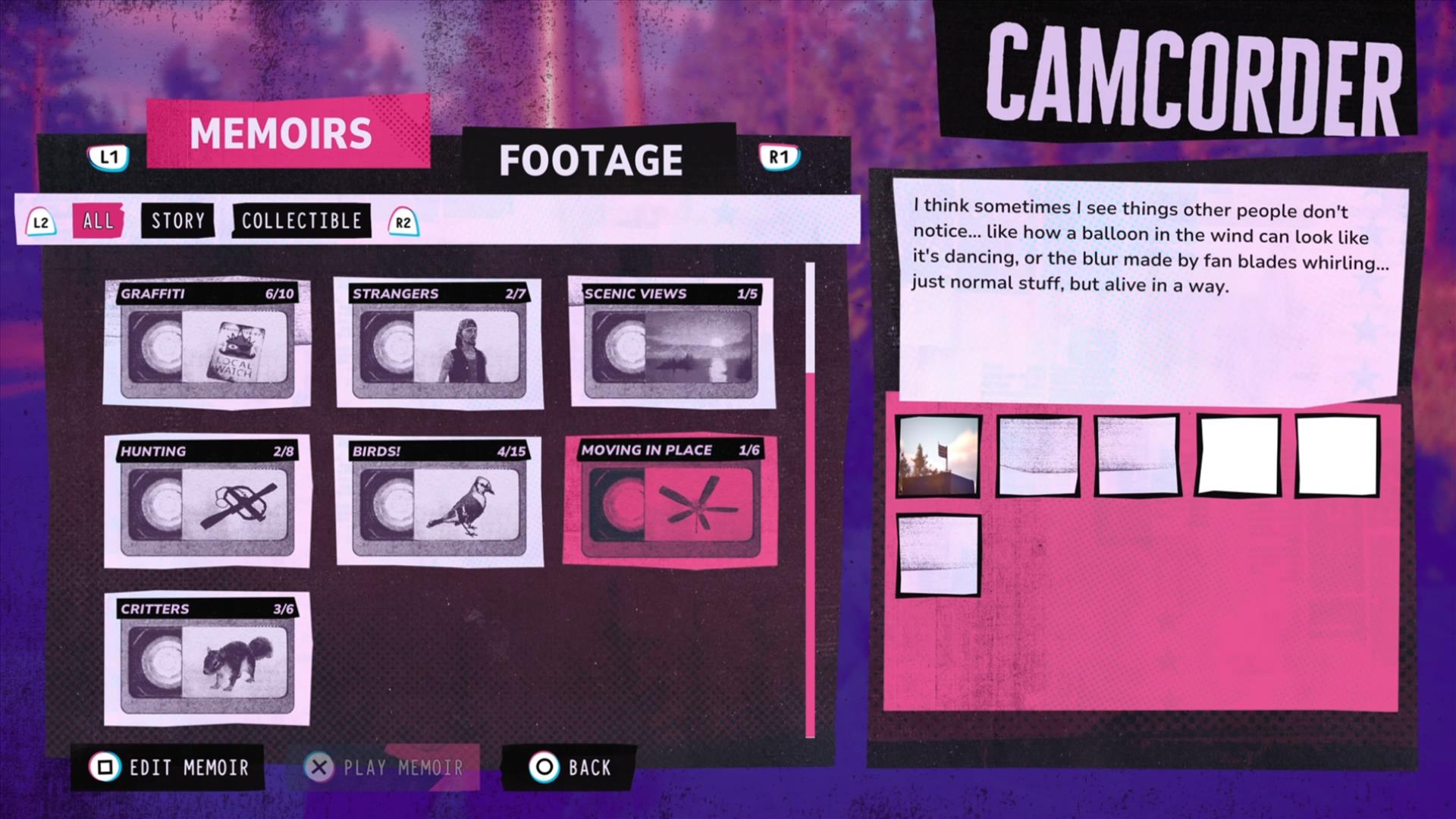This screenshot has width=1456, height=819.
Task: Show only Collectible memoirs
Action: click(x=301, y=221)
